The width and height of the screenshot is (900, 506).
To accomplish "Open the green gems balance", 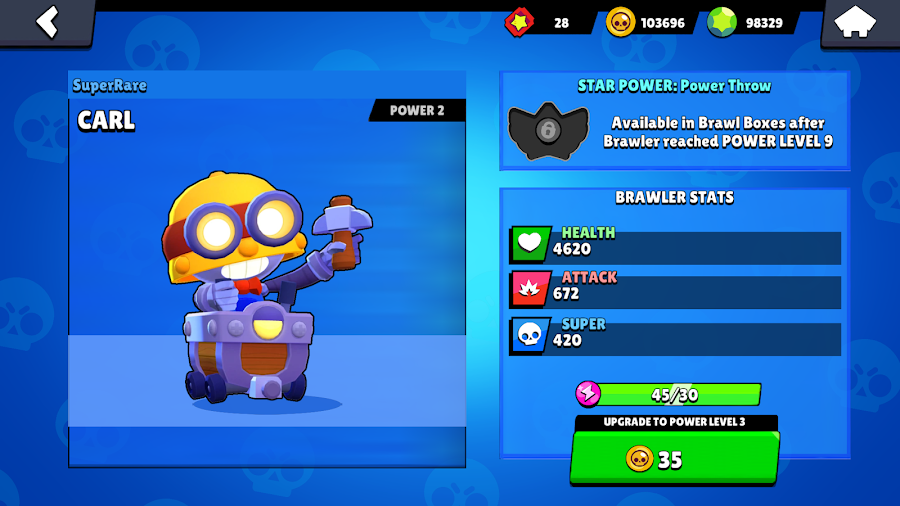I will (750, 22).
